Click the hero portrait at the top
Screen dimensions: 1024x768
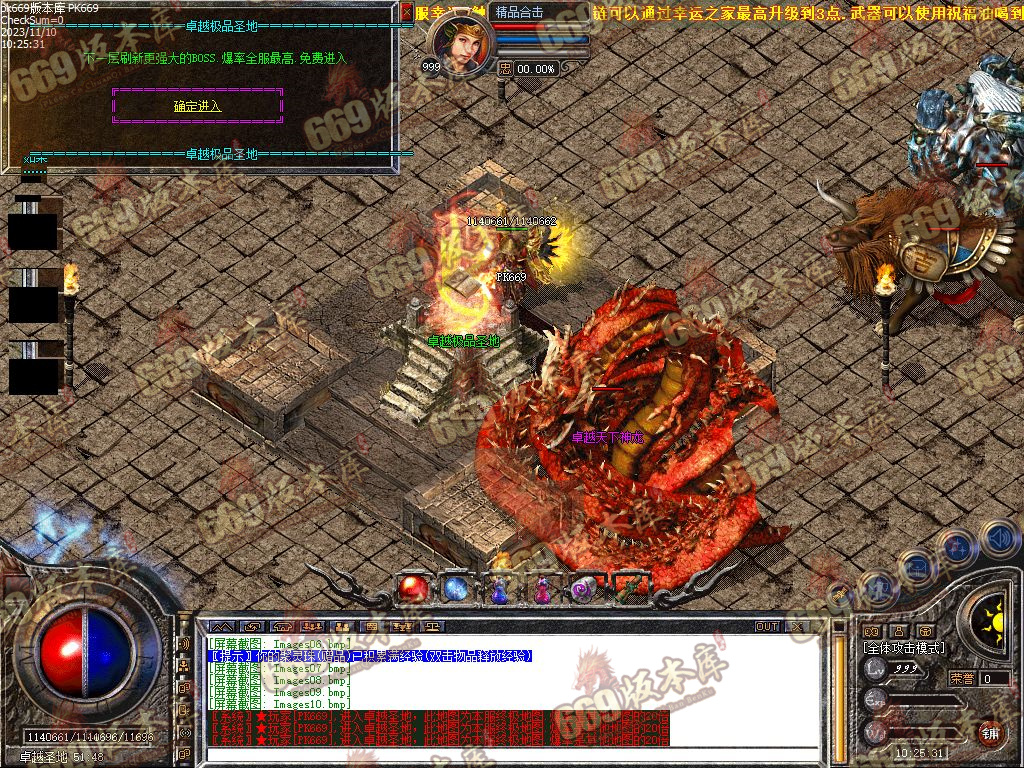coord(461,44)
